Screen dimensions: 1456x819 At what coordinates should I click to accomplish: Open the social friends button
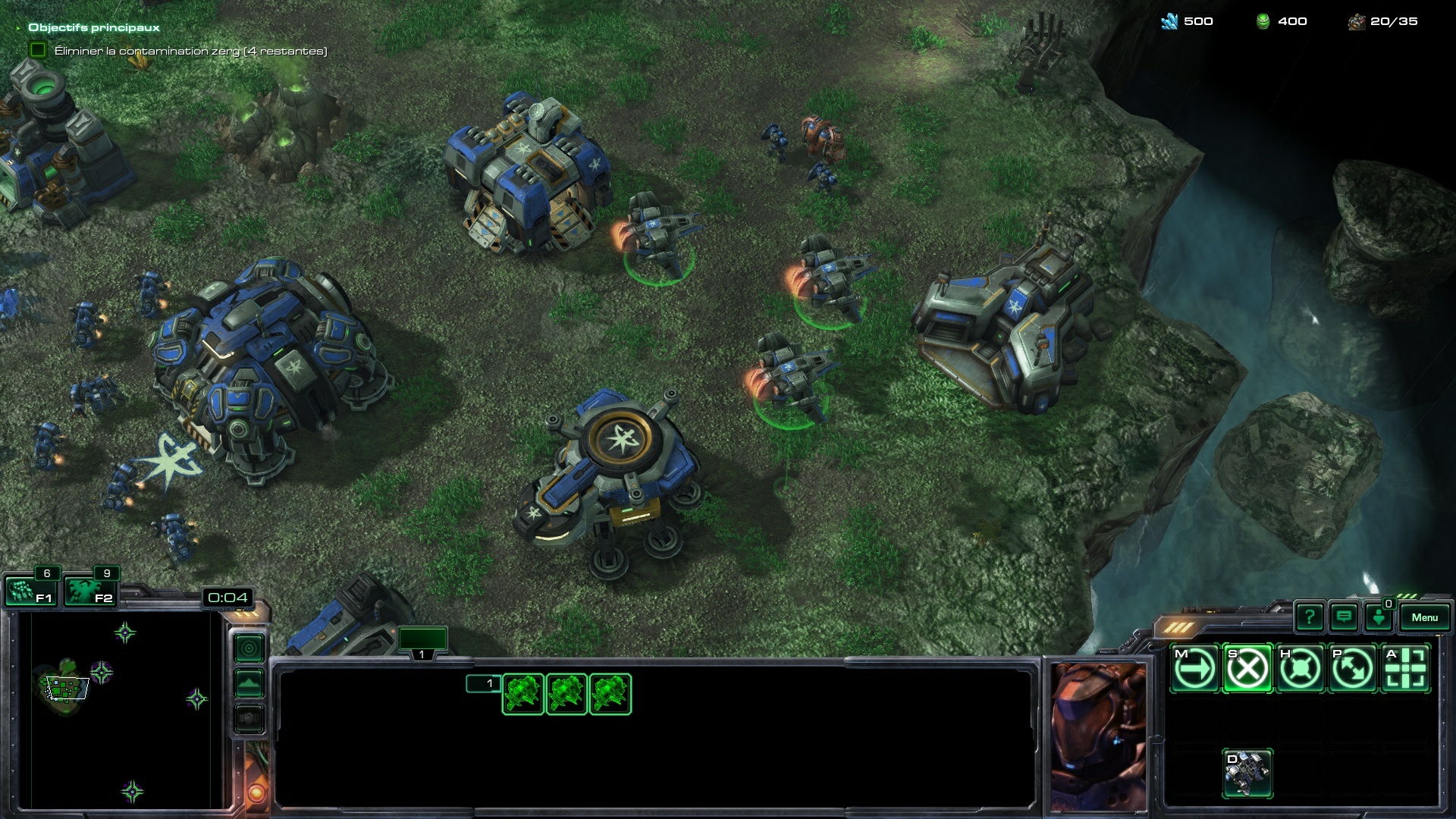[1379, 617]
